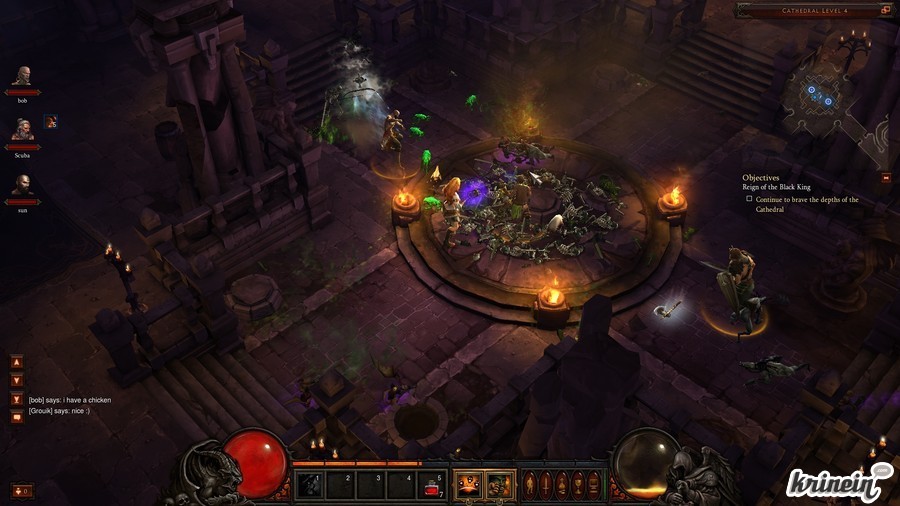Activate the left mouse skill icon

click(x=468, y=485)
